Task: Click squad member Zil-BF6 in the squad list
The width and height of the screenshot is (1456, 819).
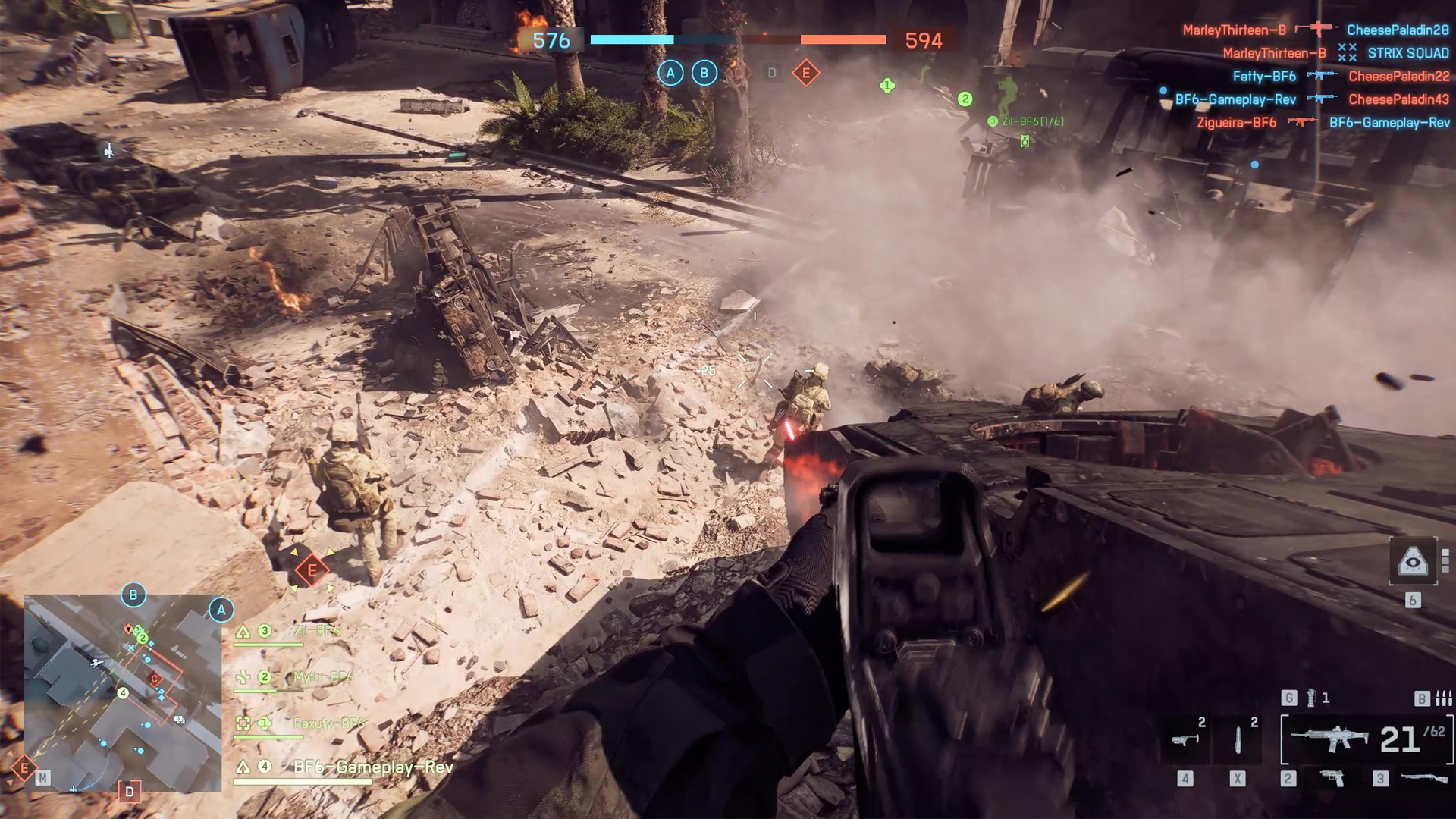Action: 316,631
